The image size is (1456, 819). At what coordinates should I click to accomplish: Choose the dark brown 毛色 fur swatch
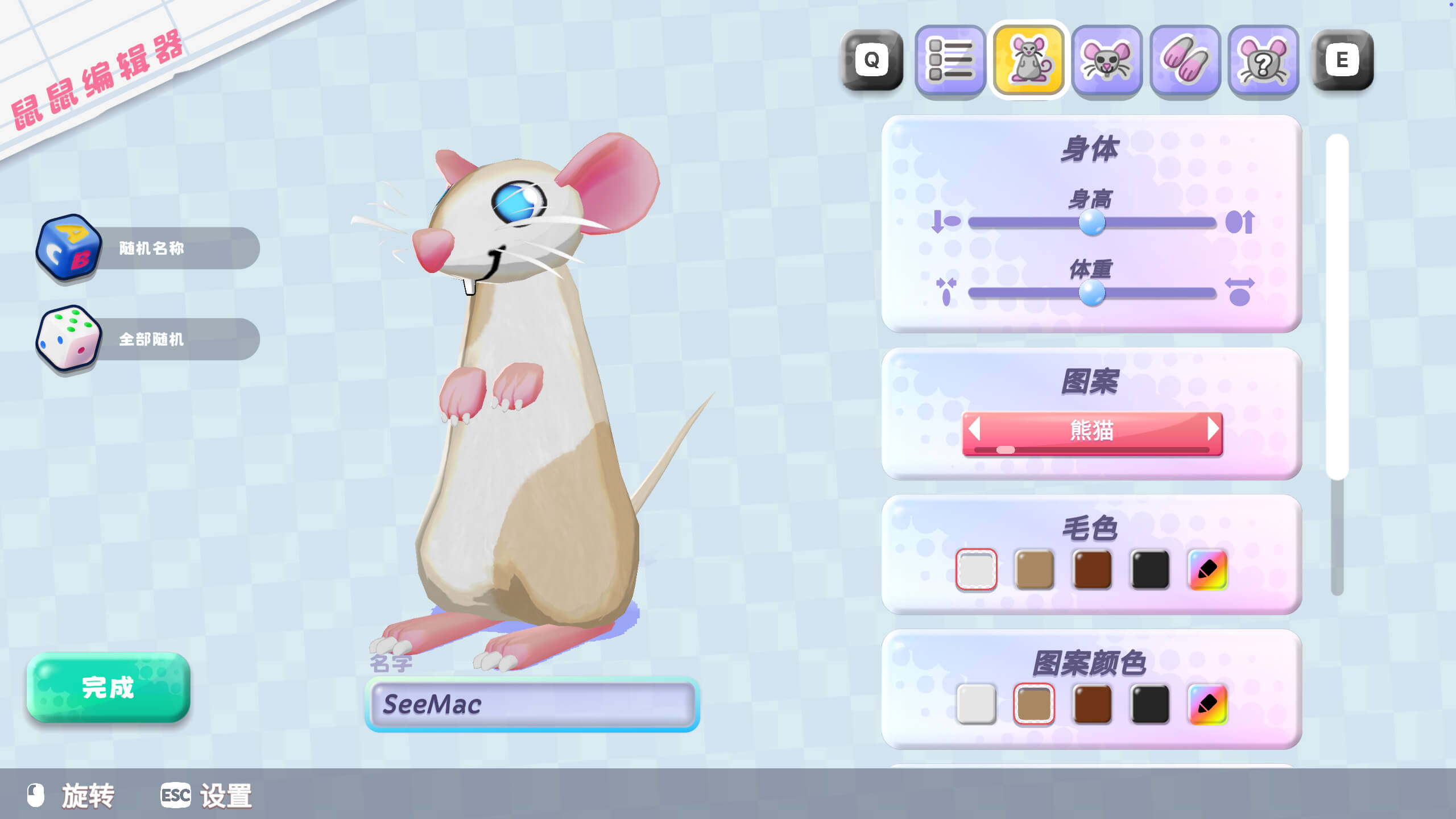1092,569
